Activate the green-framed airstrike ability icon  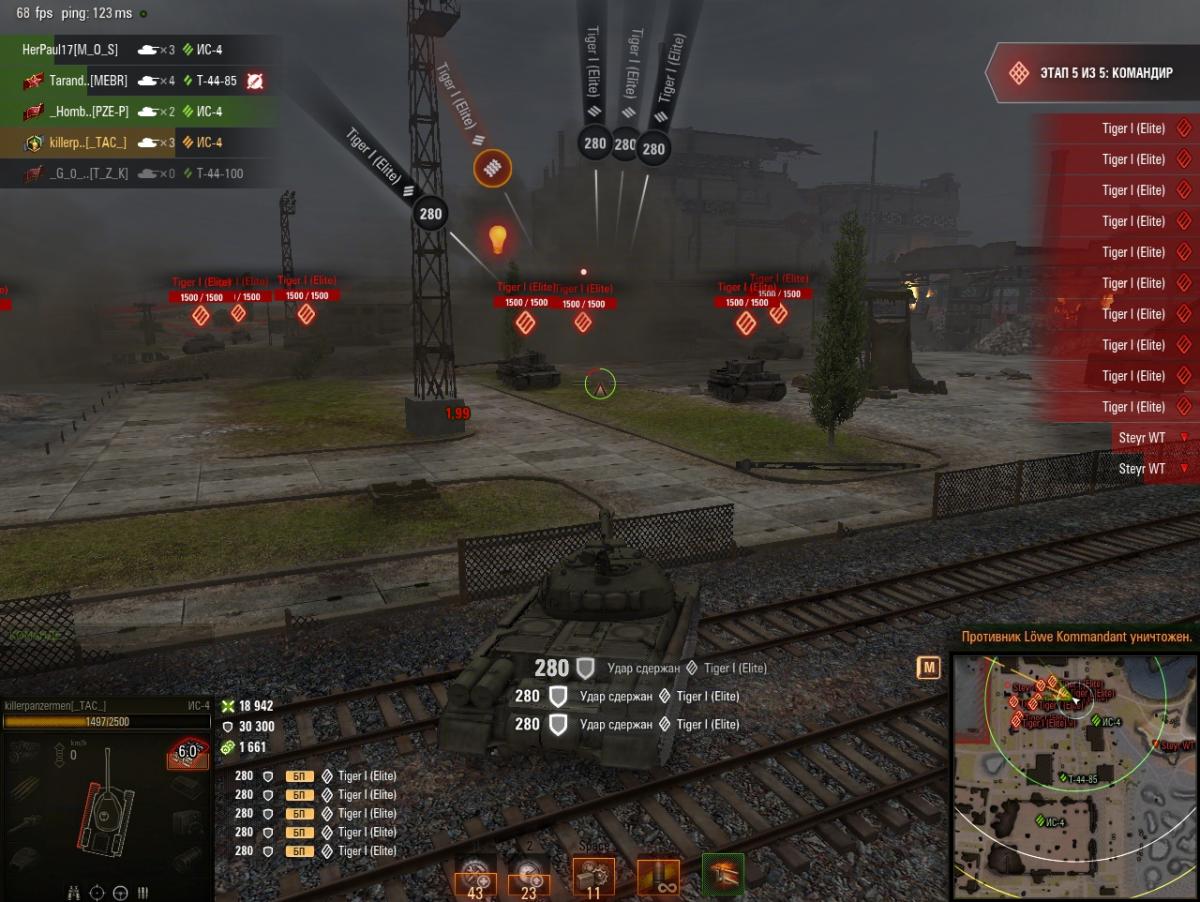[x=722, y=874]
